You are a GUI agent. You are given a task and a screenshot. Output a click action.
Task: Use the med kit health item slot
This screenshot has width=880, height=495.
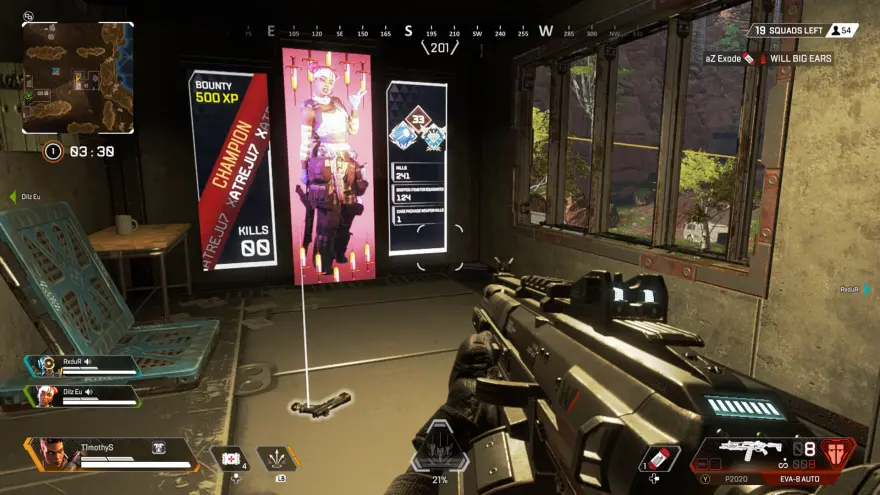pyautogui.click(x=230, y=458)
